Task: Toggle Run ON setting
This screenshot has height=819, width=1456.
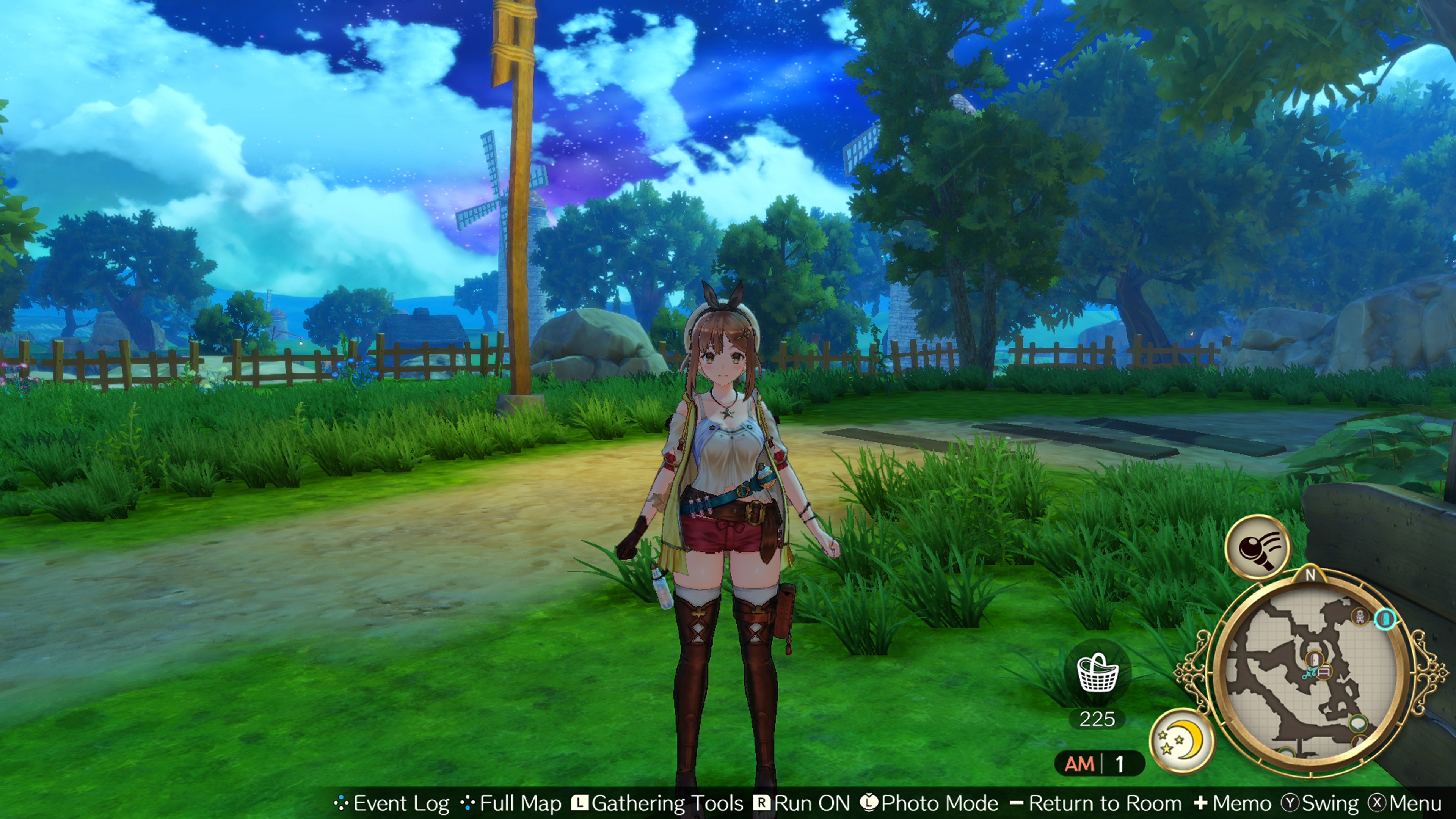Action: [803, 803]
